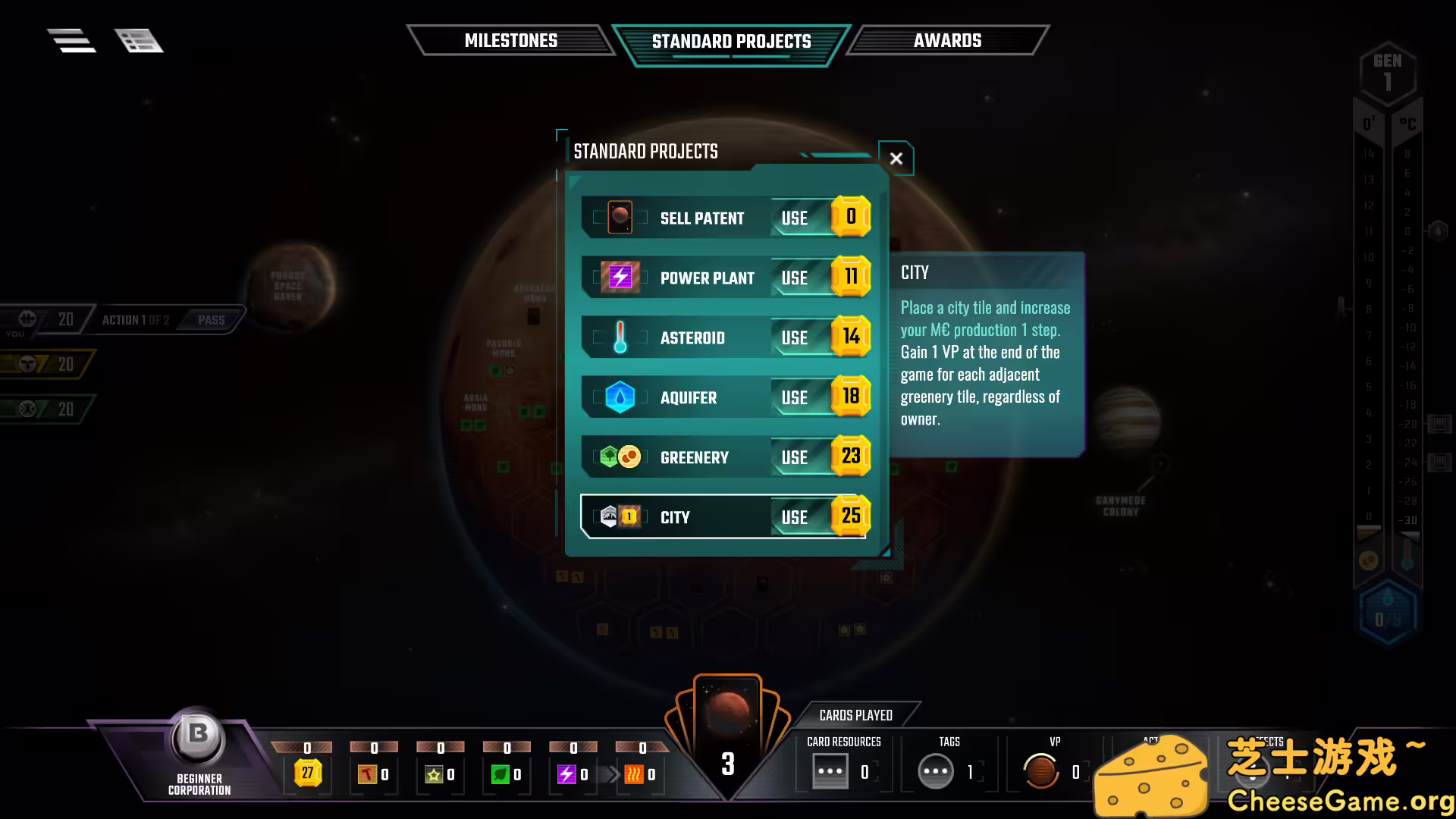Open the AWARDS tab

(949, 40)
